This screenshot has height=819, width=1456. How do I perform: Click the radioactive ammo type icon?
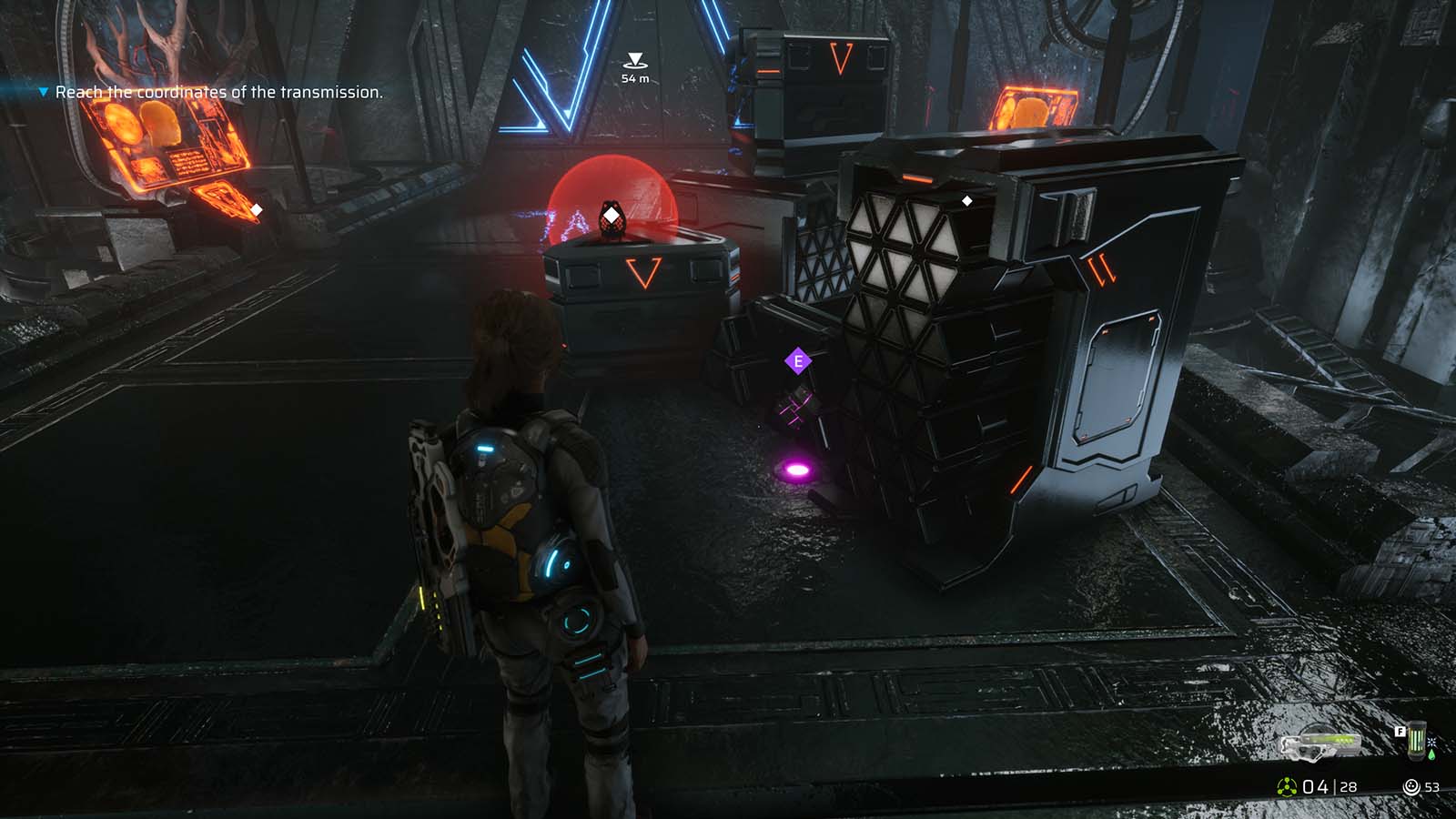click(1287, 786)
